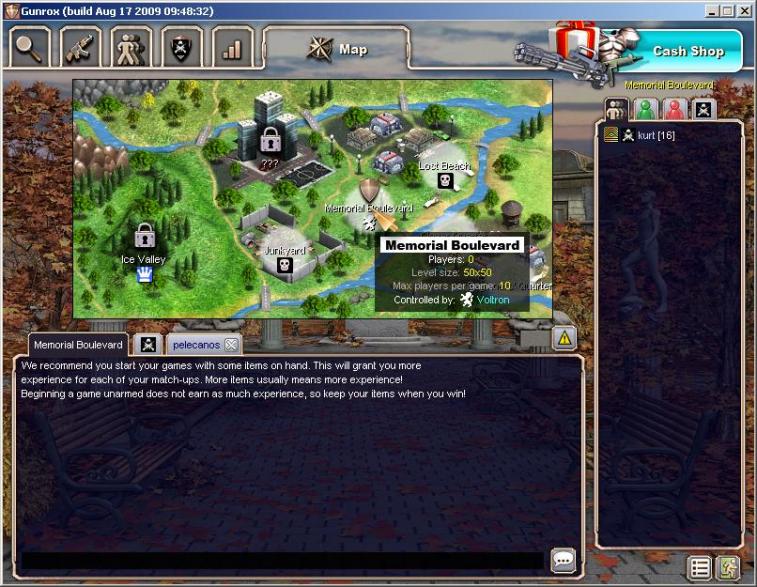Click the yellow warning triangle button
Viewport: 757px width, 587px height.
pos(564,339)
